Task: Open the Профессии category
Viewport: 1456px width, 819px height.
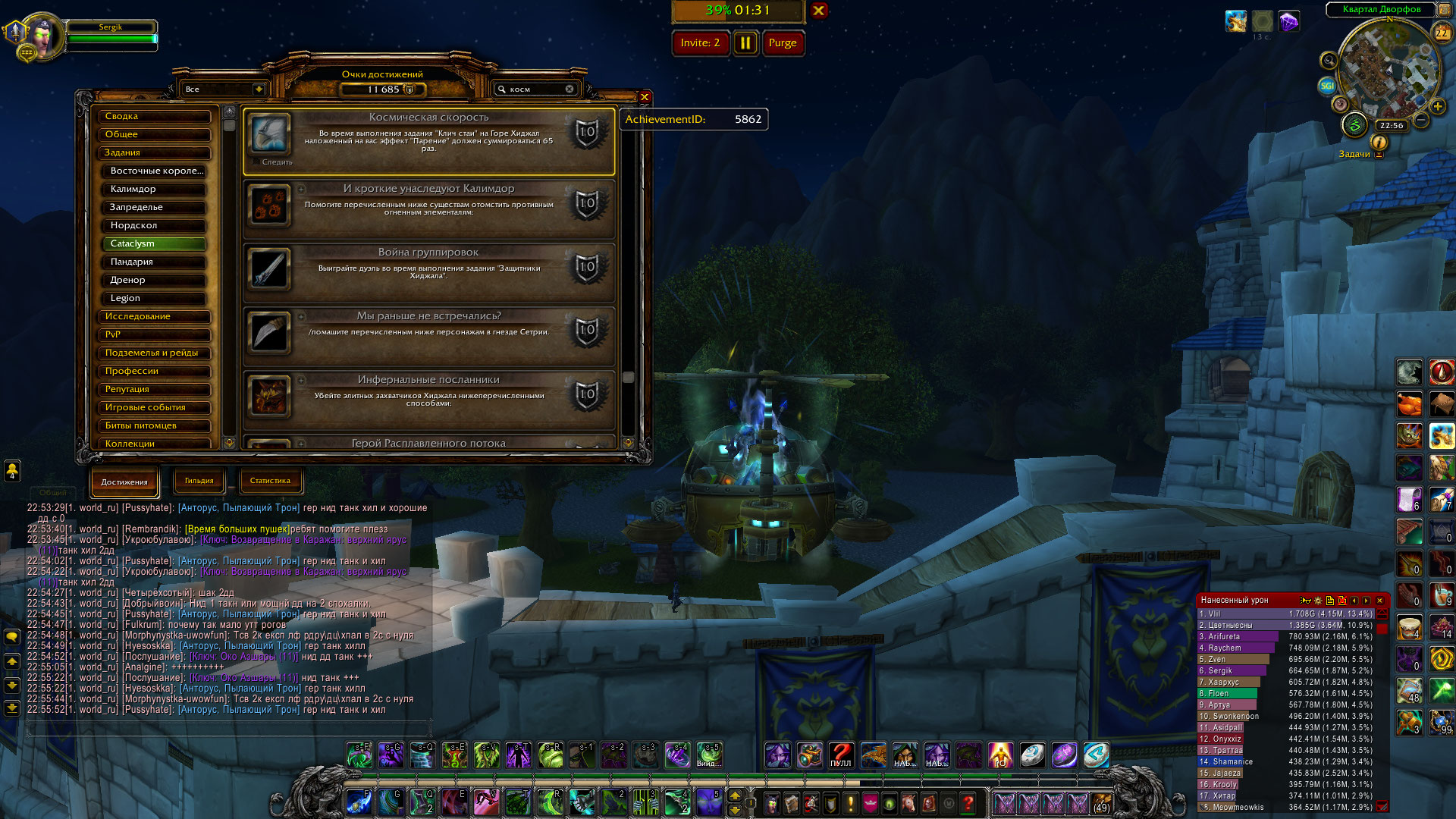Action: (x=153, y=371)
